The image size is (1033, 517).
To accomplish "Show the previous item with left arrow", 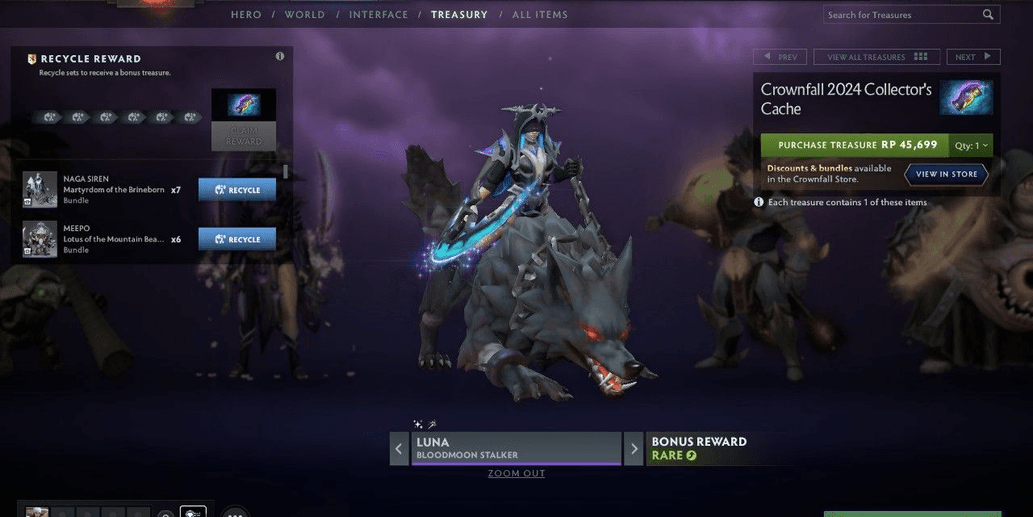I will coord(399,449).
